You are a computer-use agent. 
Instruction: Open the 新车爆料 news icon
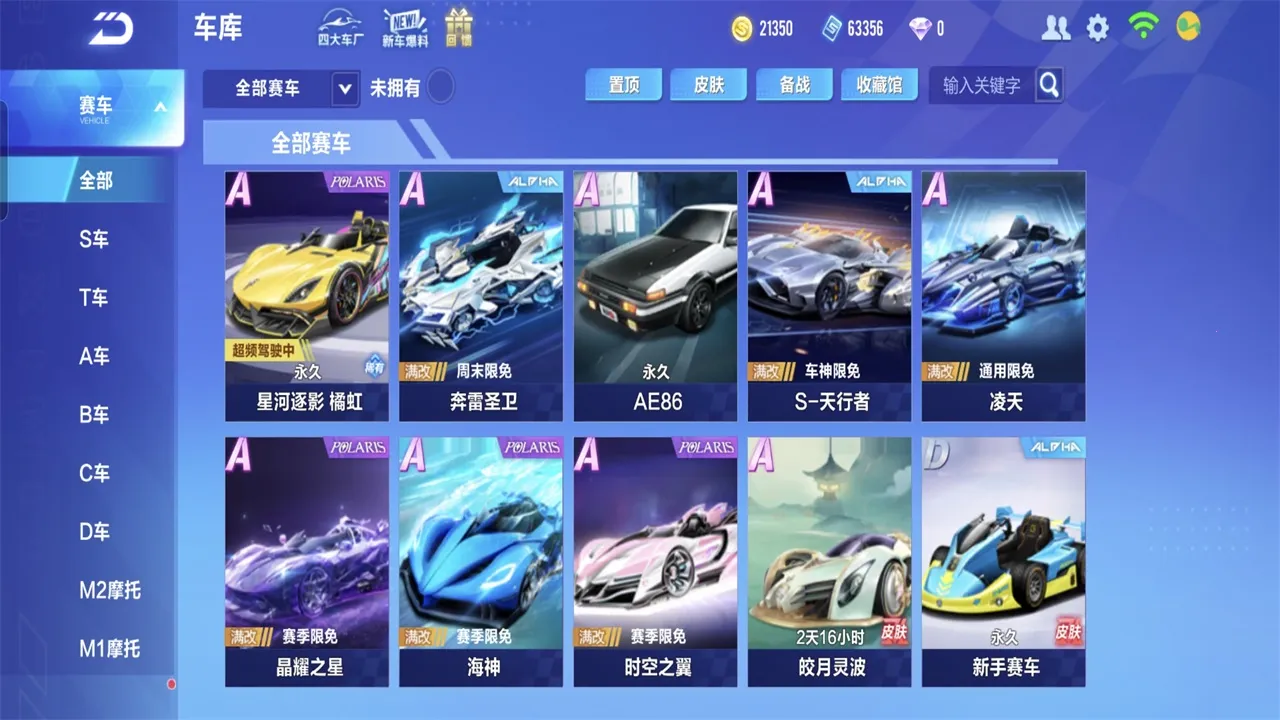[x=405, y=28]
